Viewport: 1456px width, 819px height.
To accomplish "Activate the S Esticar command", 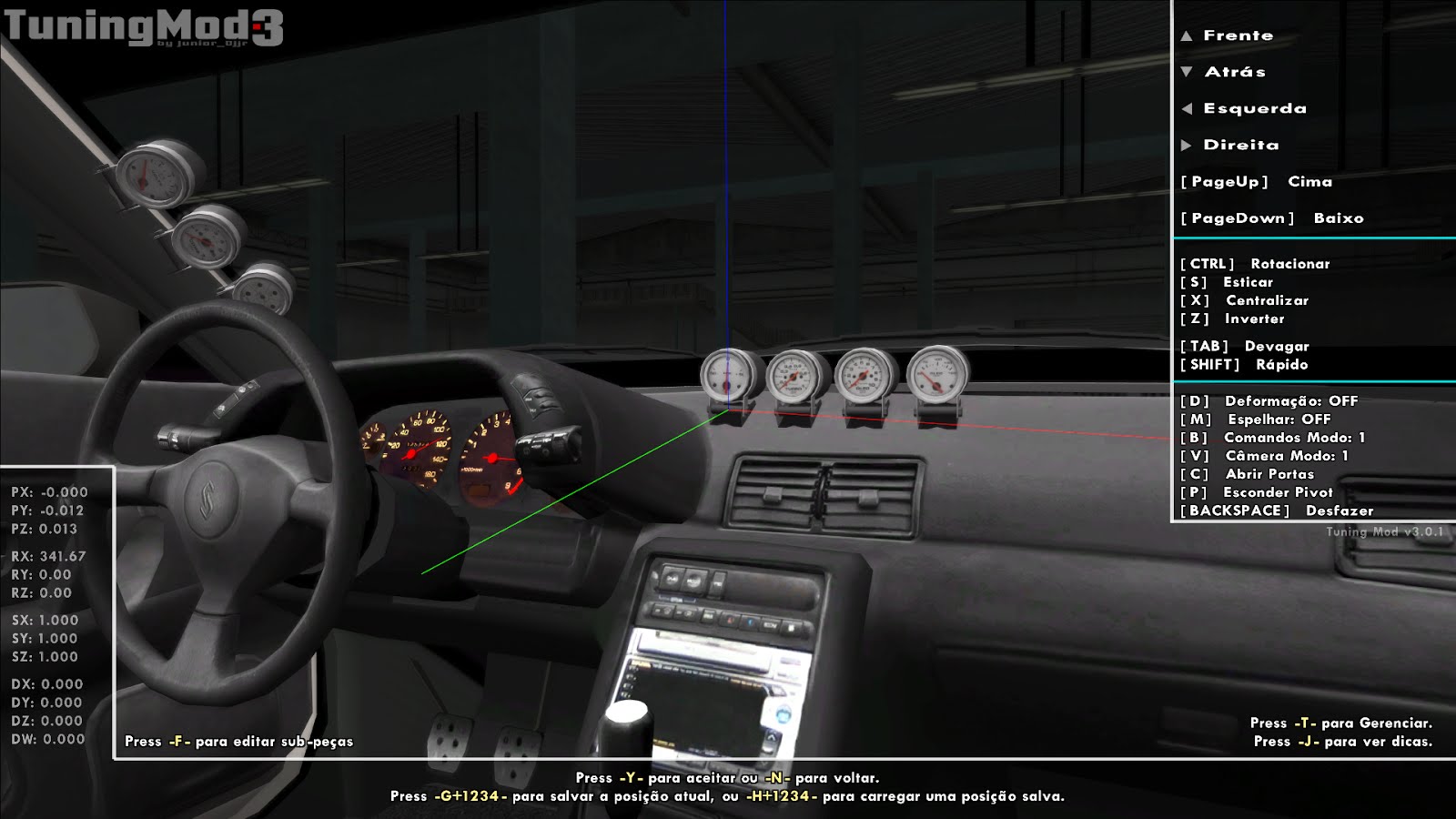I will pos(1228,282).
